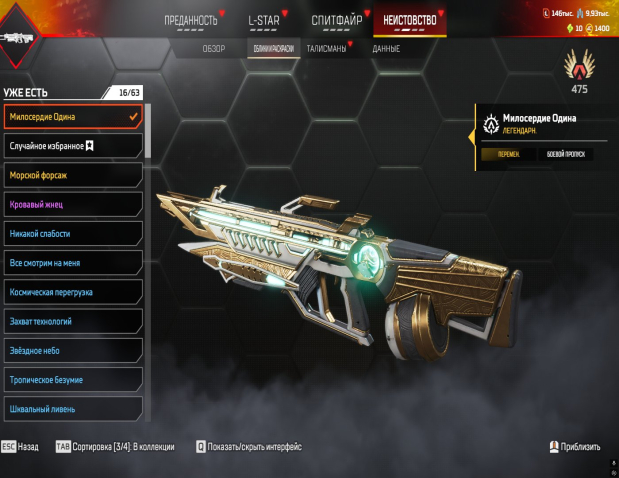Select the Милосердие Одина skin
The width and height of the screenshot is (619, 478).
(x=73, y=117)
